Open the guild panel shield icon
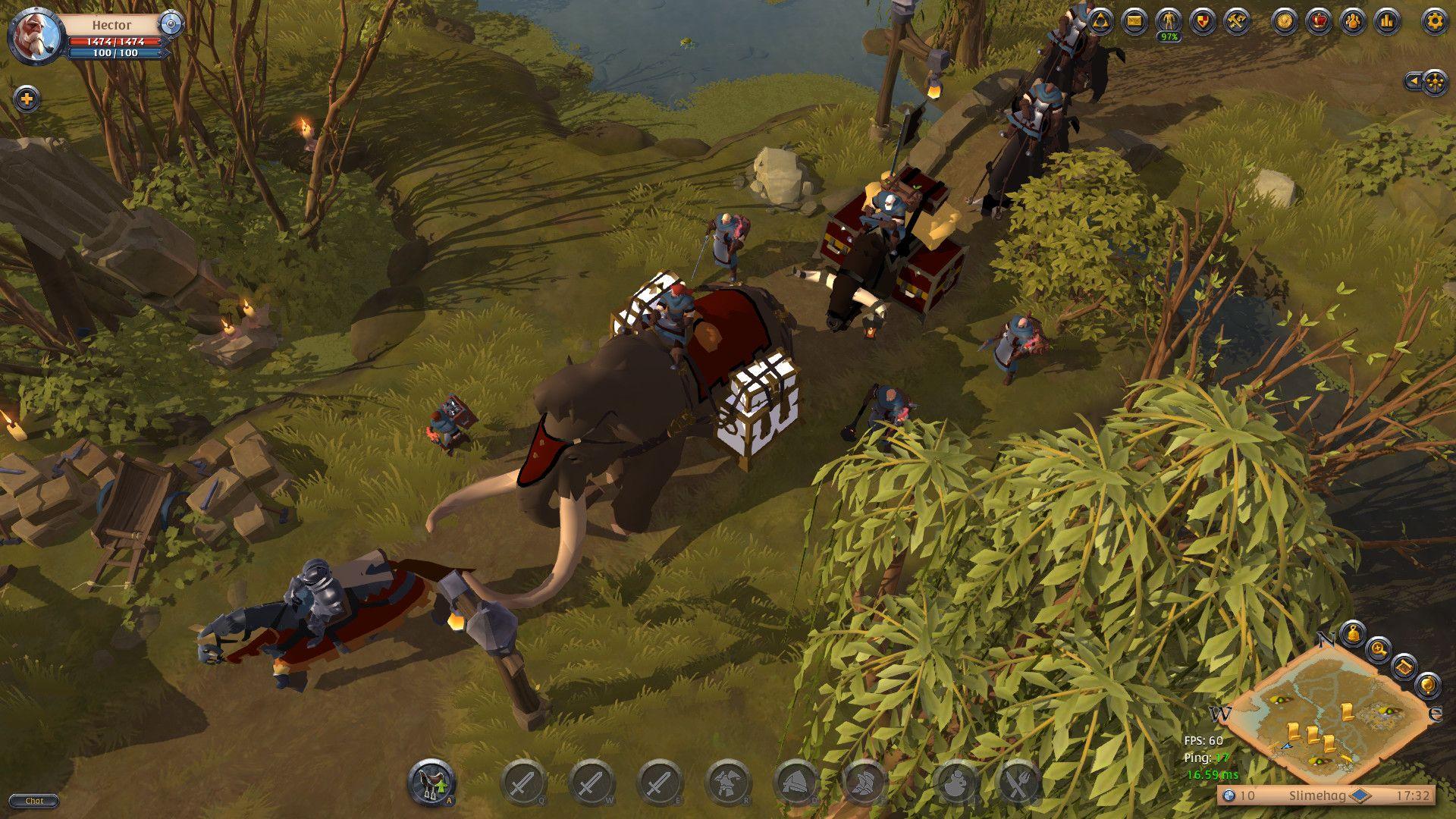Image resolution: width=1456 pixels, height=819 pixels. (x=1202, y=22)
